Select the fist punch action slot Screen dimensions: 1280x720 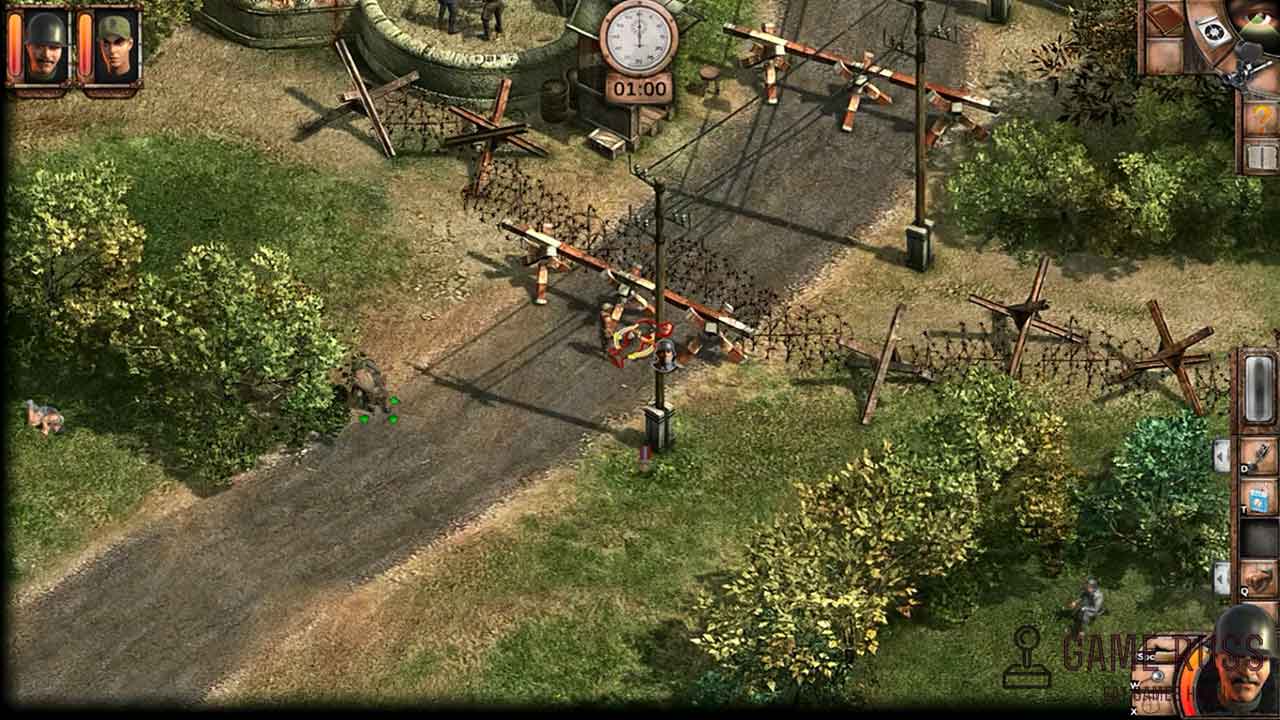[x=1258, y=578]
